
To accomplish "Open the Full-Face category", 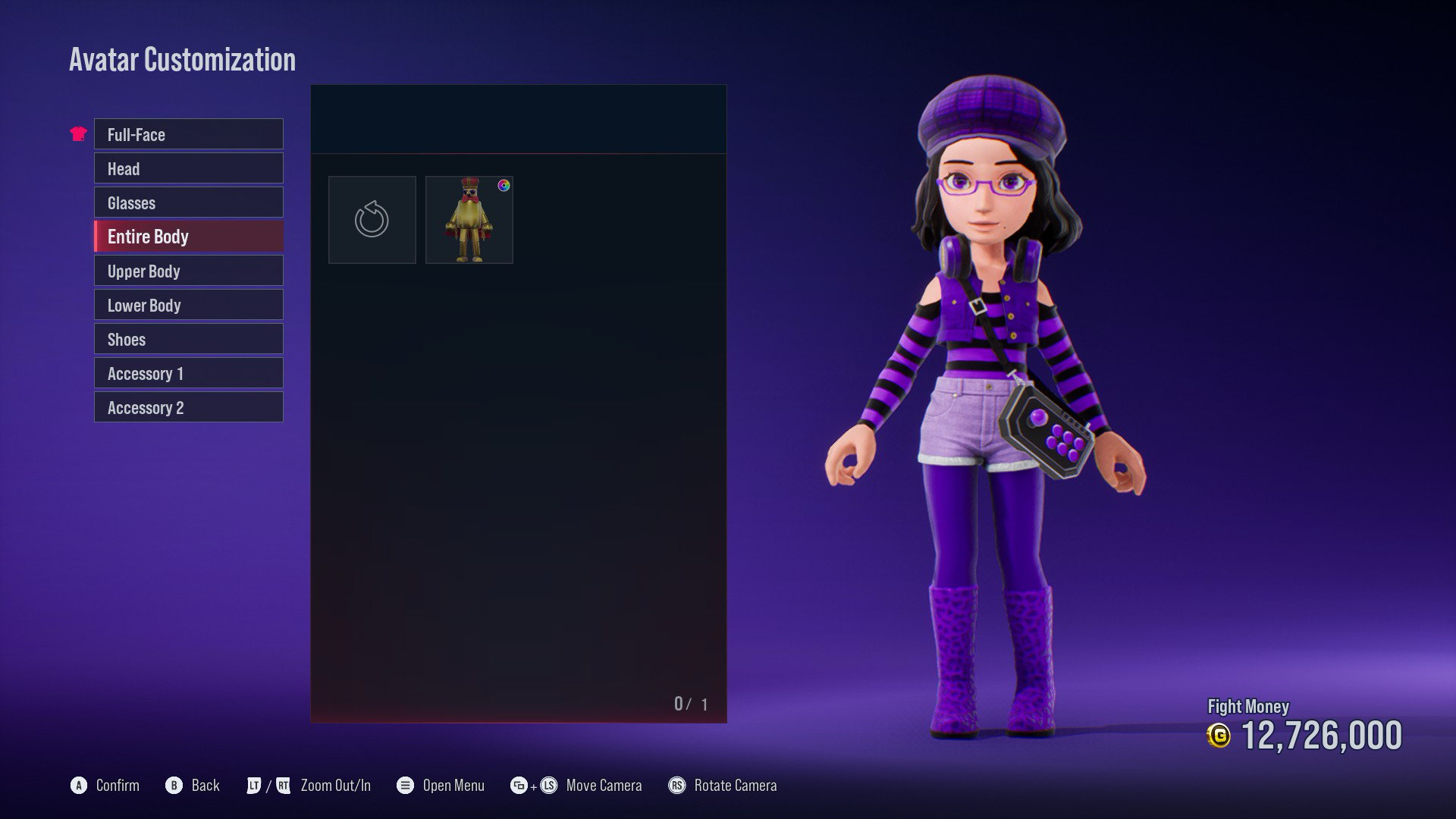I will click(x=188, y=134).
